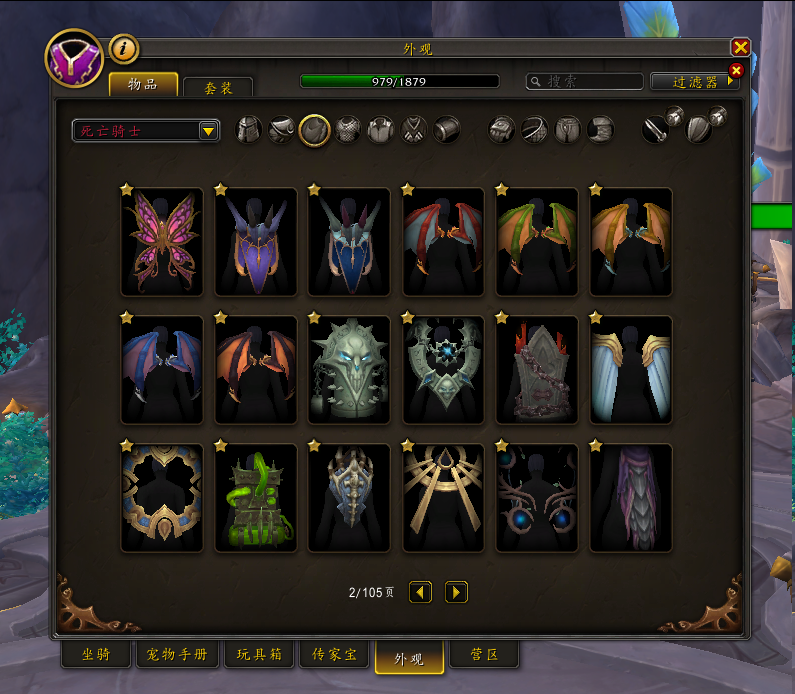795x694 pixels.
Task: Select the helmet slot category icon
Action: (249, 129)
